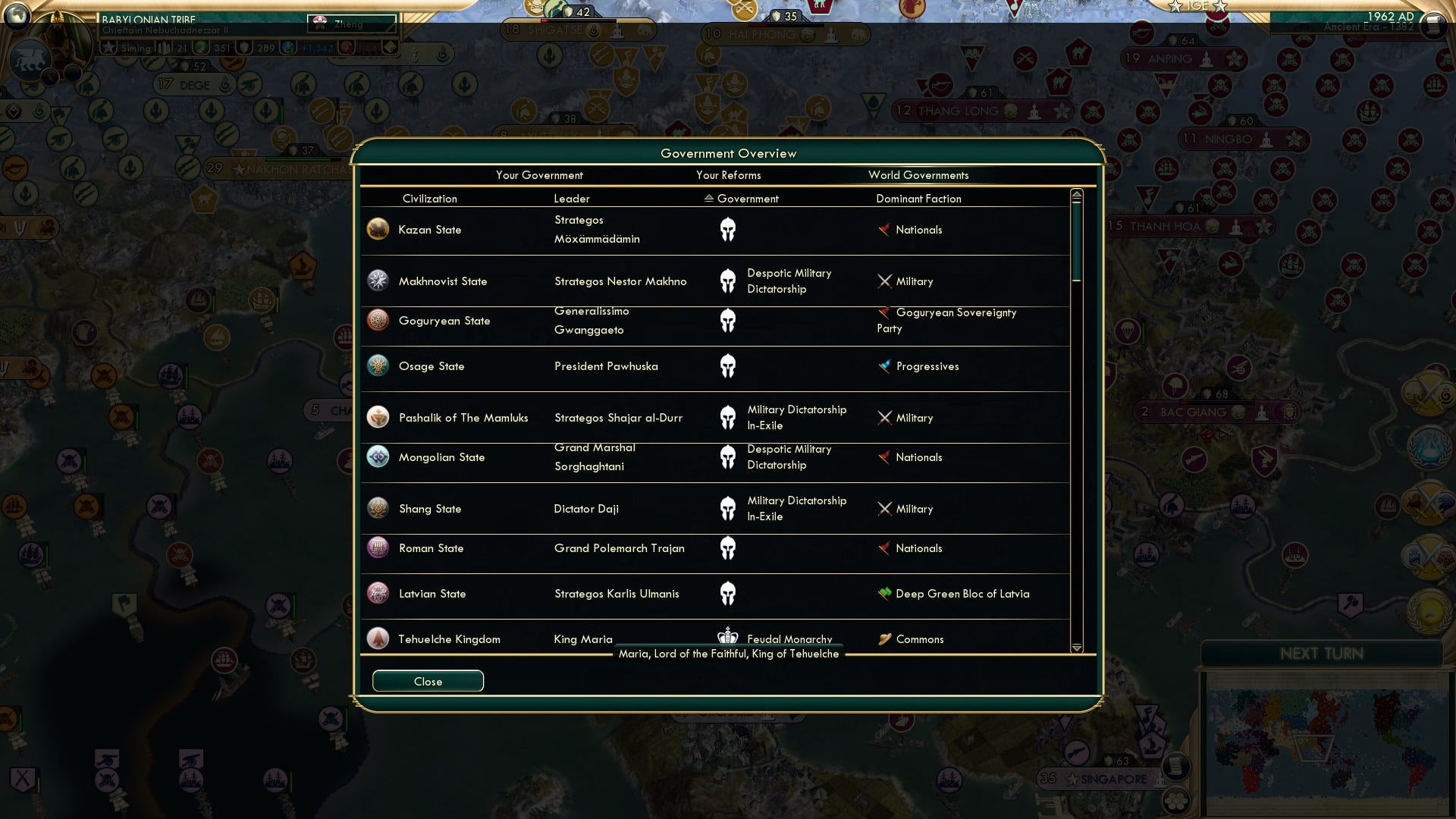Click the Tehuelche Kingdom crown government icon
This screenshot has width=1456, height=819.
click(728, 638)
